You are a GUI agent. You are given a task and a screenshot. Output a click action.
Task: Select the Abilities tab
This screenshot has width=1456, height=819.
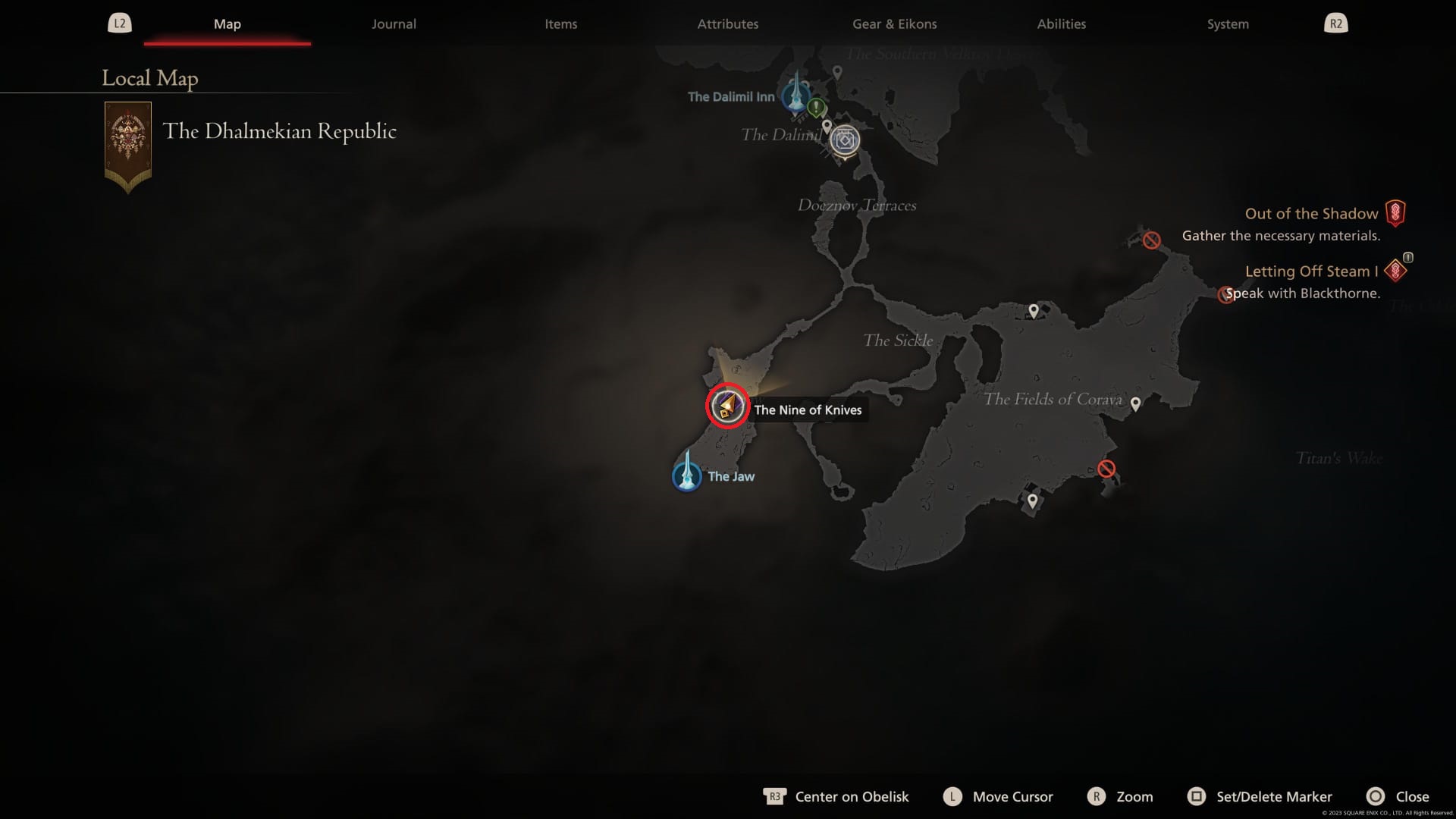coord(1061,24)
